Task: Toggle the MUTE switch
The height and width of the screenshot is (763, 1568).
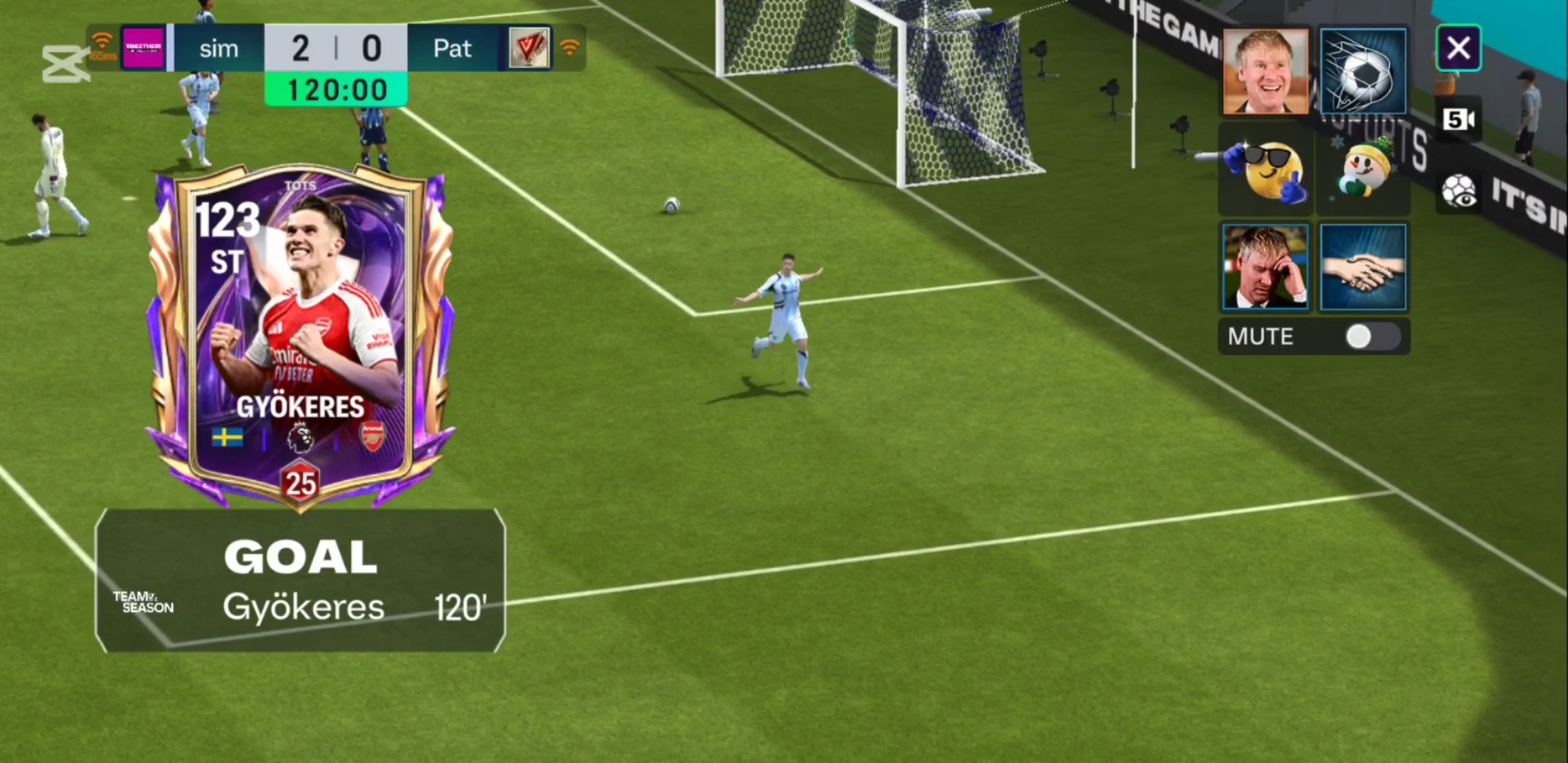Action: tap(1372, 337)
